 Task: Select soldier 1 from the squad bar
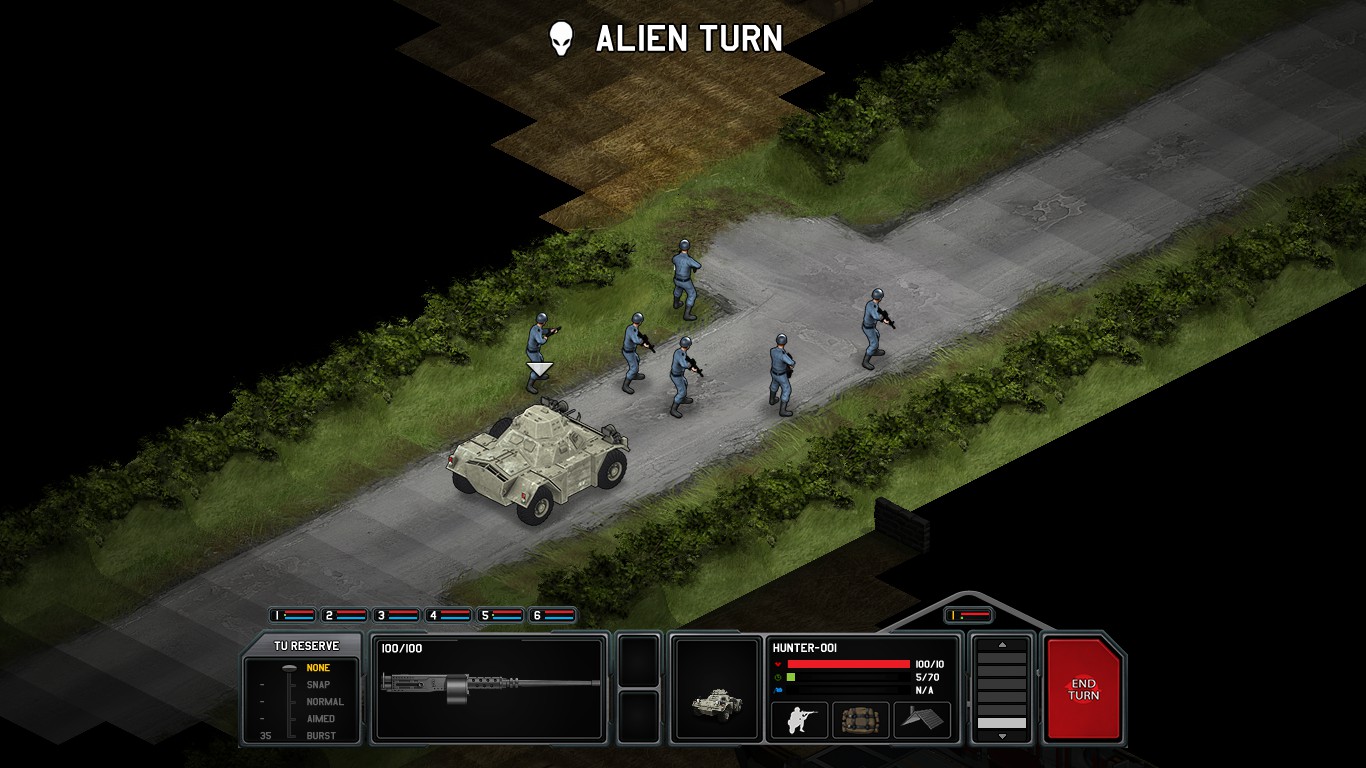(x=292, y=615)
